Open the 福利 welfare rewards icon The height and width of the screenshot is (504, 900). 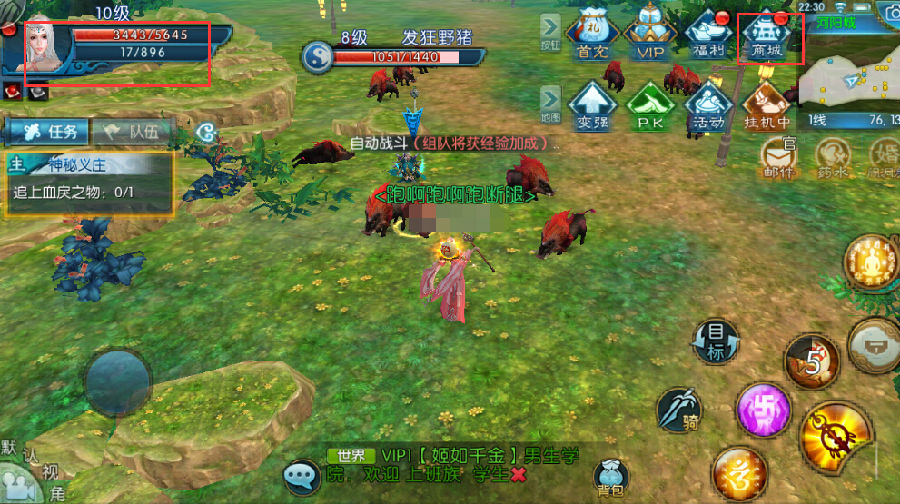pyautogui.click(x=708, y=38)
